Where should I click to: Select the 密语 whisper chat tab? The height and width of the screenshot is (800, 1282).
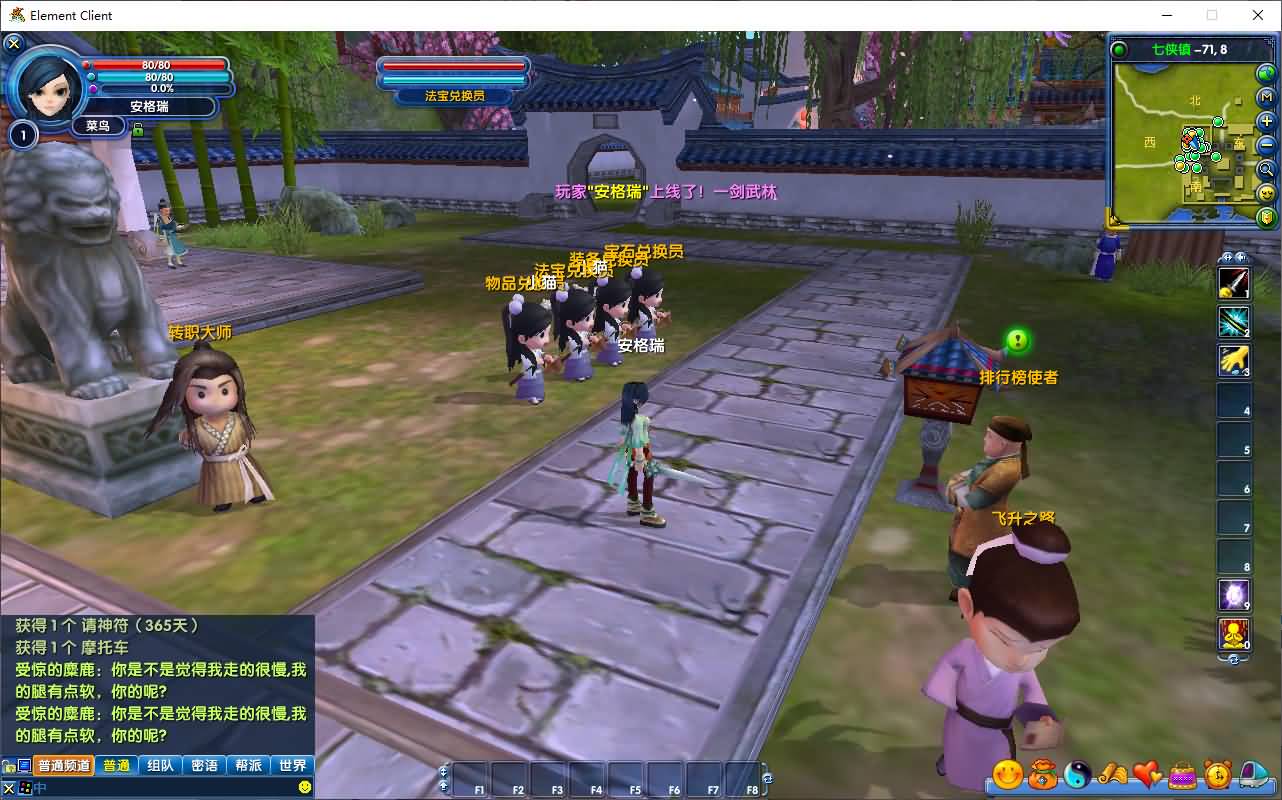tap(204, 765)
